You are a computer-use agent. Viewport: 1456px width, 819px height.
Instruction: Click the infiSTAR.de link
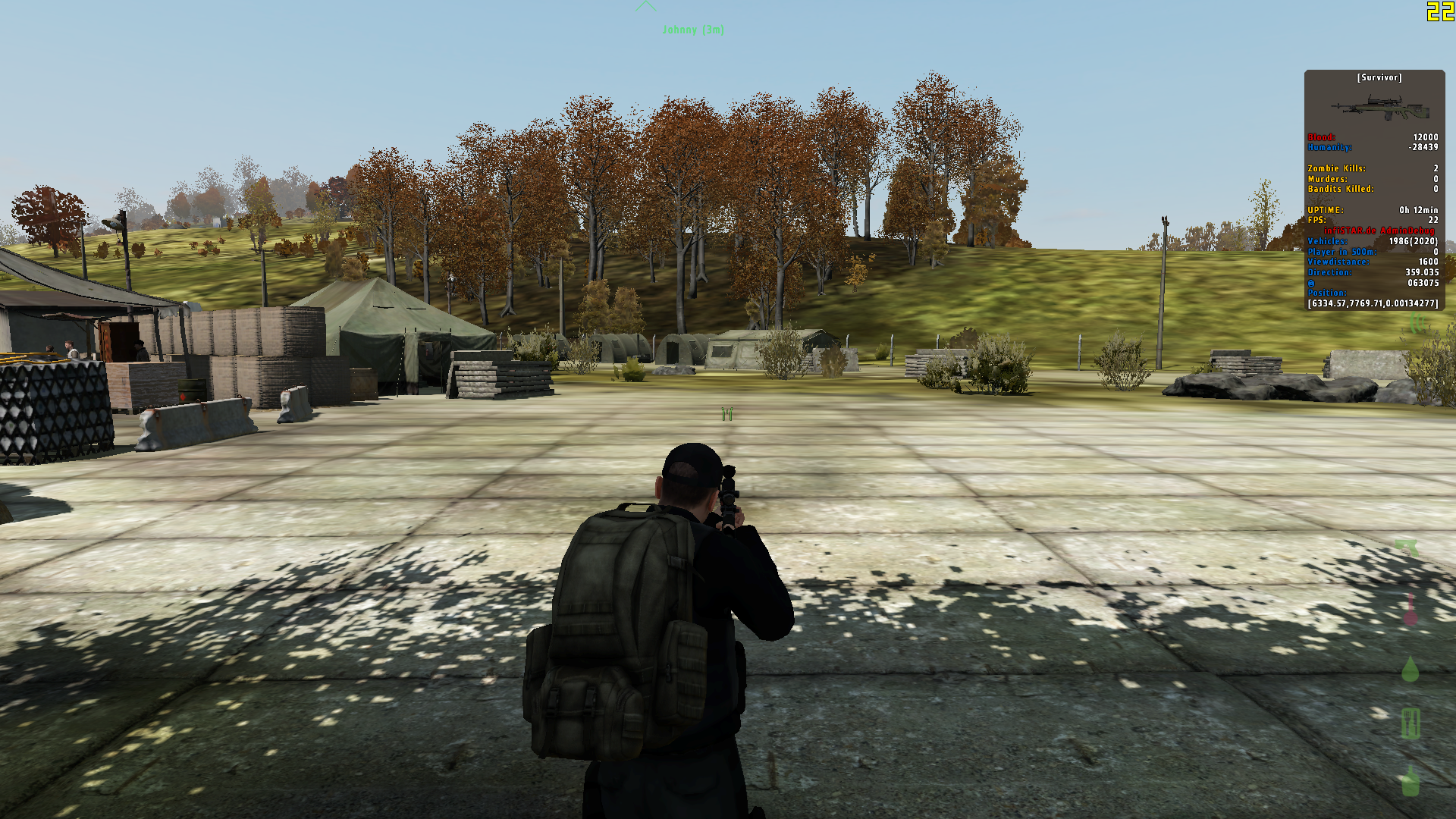click(x=1351, y=231)
